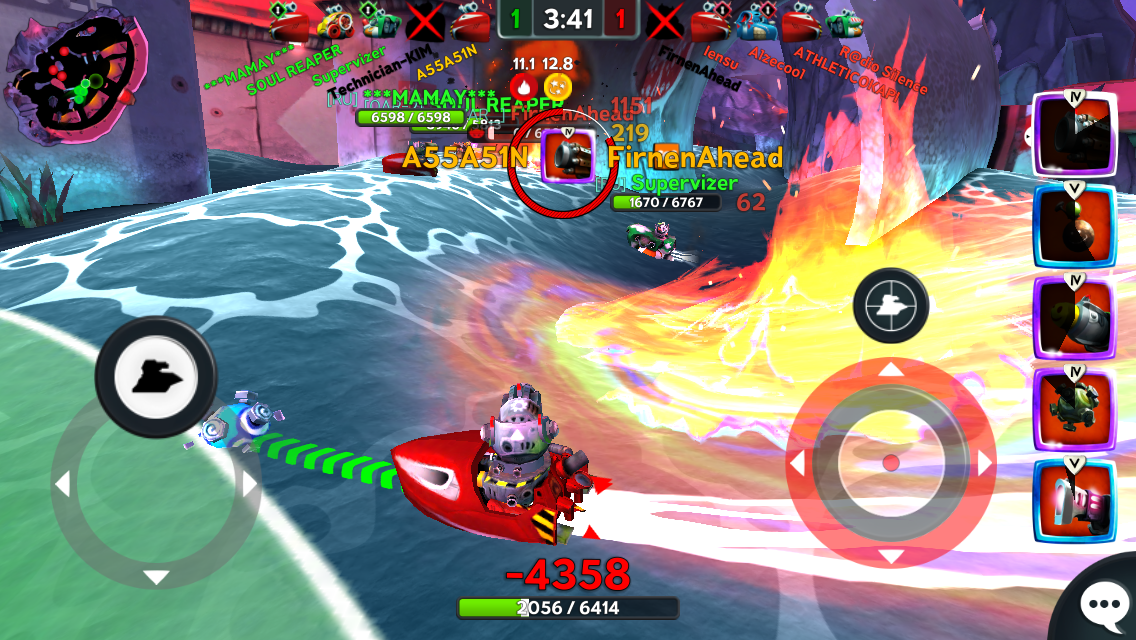
Task: Tap the red aim joystick center dot
Action: [x=890, y=463]
